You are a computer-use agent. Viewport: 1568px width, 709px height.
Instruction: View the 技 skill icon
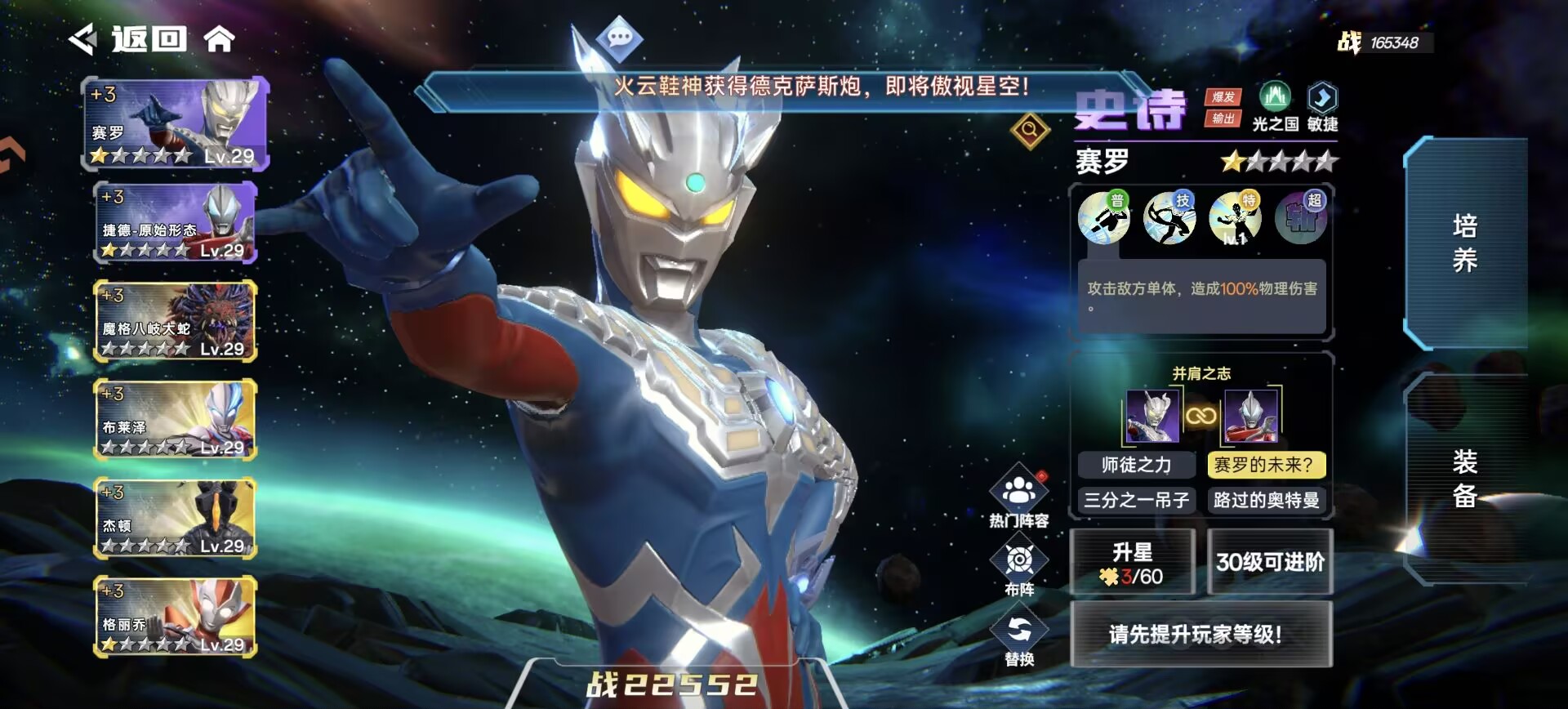pyautogui.click(x=1169, y=218)
